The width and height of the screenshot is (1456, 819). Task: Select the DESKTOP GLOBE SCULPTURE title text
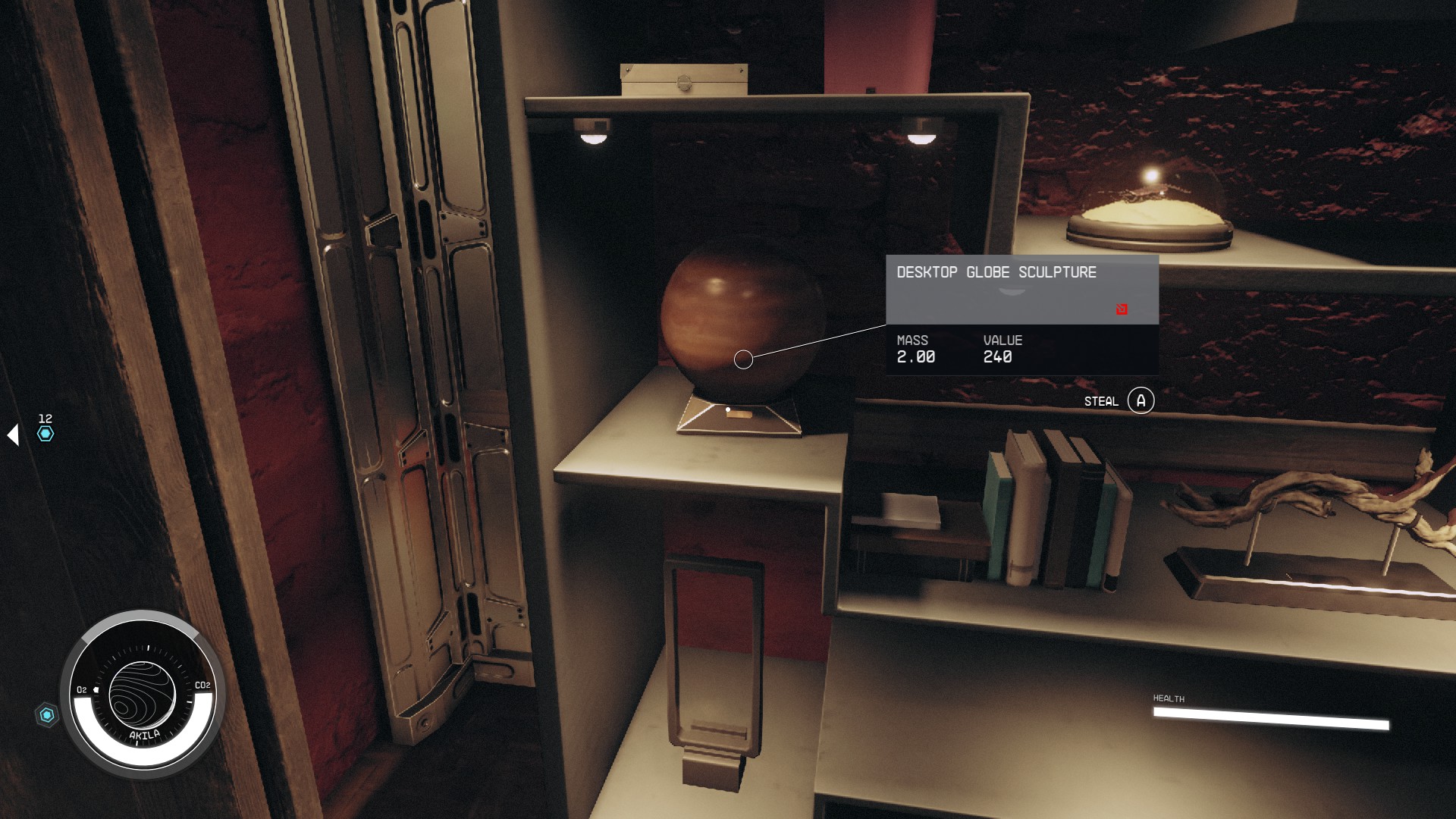click(996, 272)
